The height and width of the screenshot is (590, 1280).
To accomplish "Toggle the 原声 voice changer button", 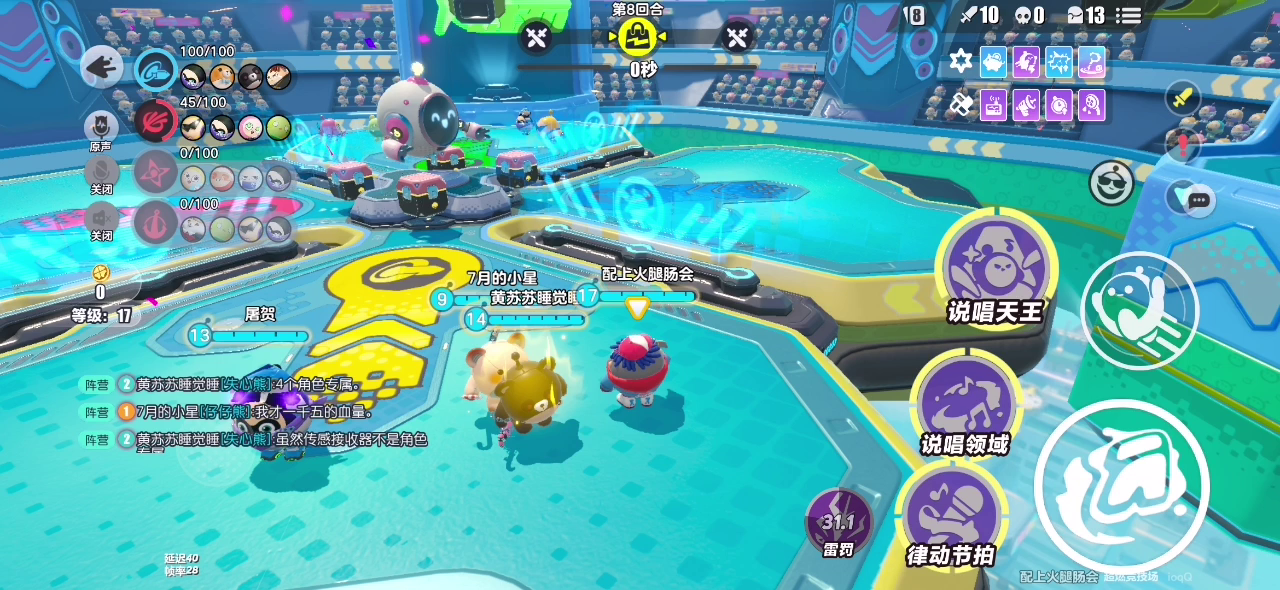I will click(101, 127).
